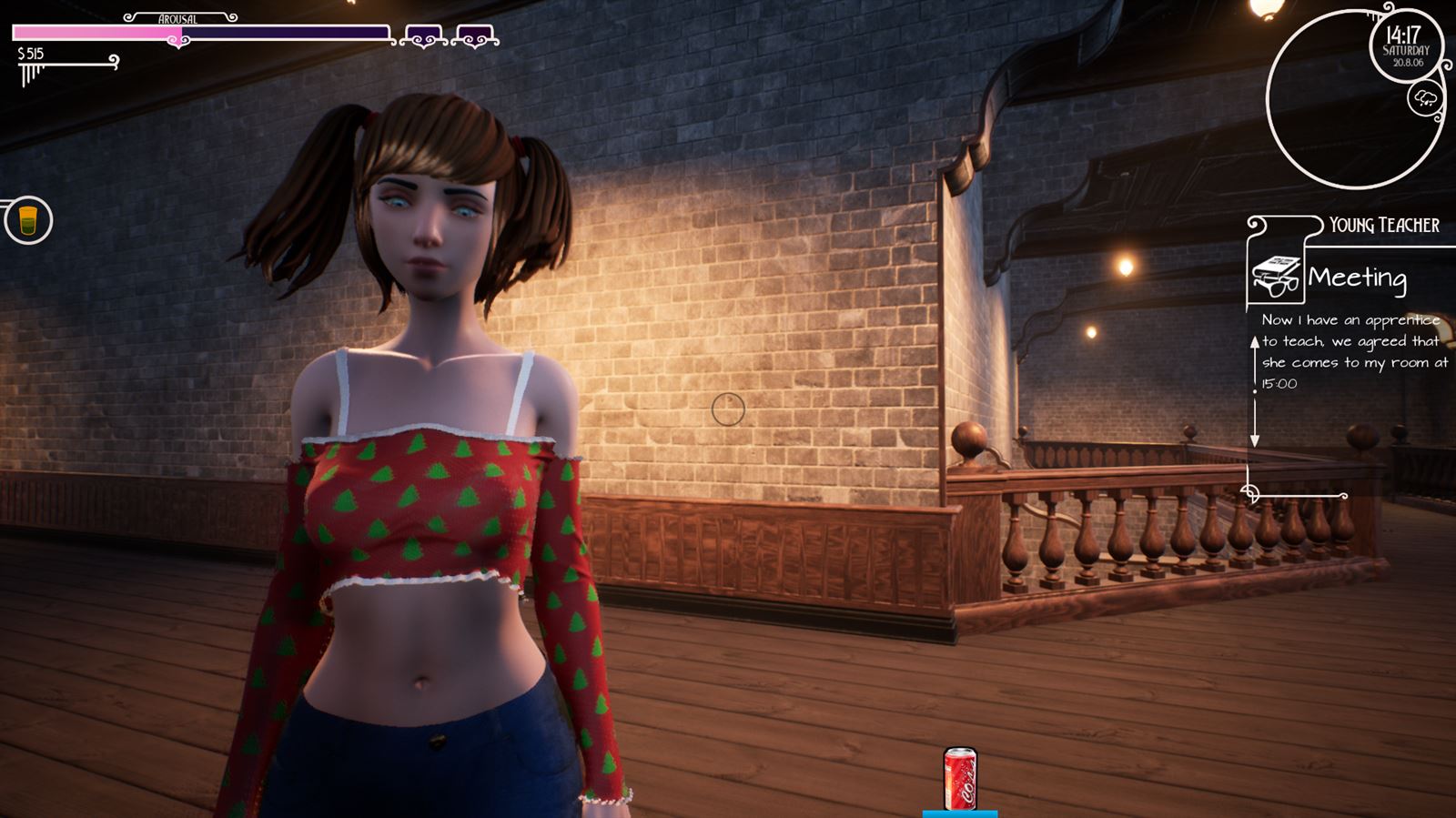Viewport: 1456px width, 818px height.
Task: Toggle the arousal meter display
Action: 177,15
